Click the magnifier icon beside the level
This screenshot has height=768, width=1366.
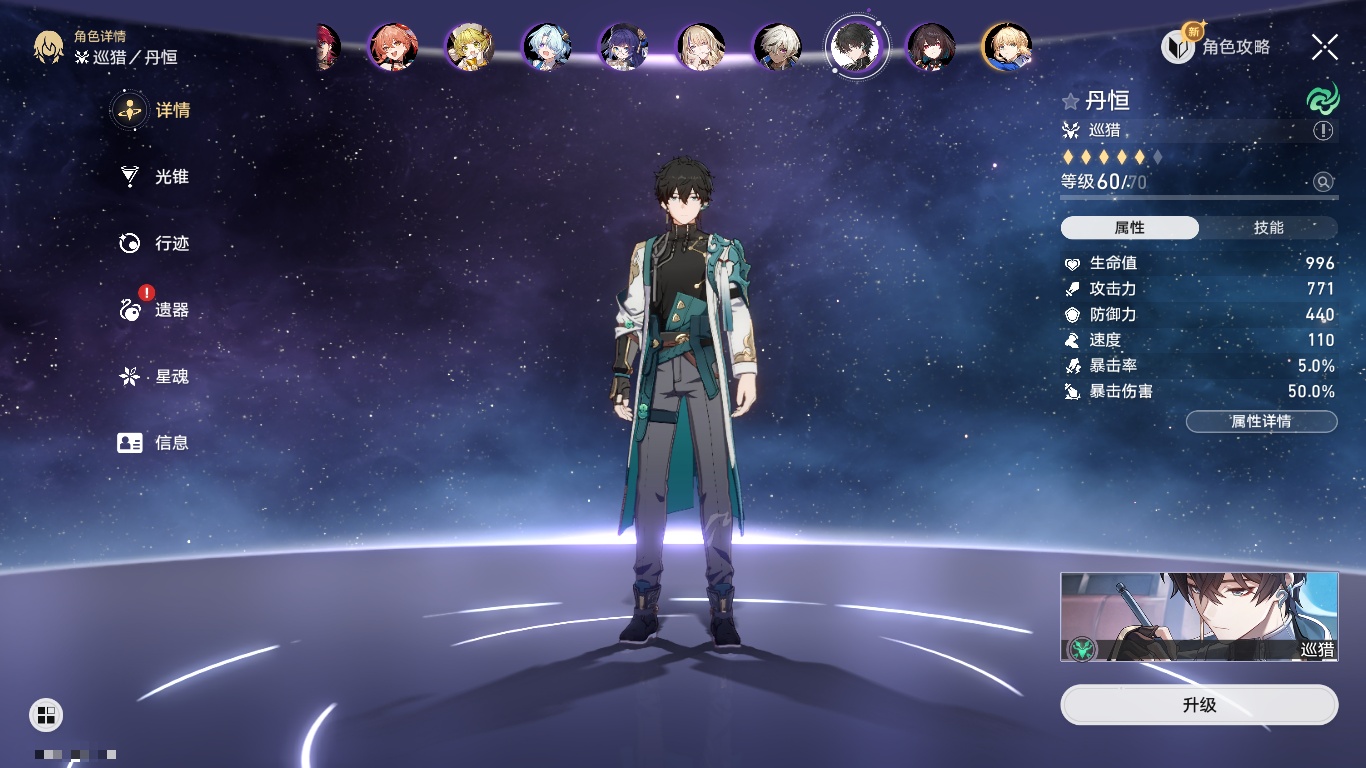pos(1323,182)
